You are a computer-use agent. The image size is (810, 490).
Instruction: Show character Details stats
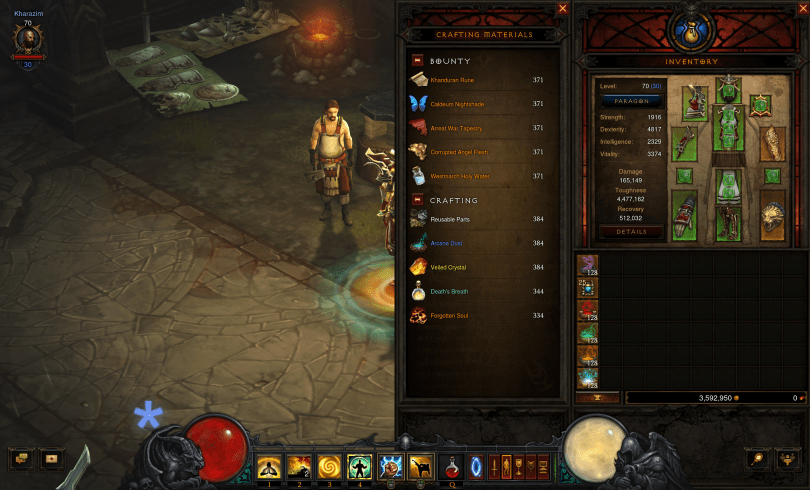click(x=632, y=231)
